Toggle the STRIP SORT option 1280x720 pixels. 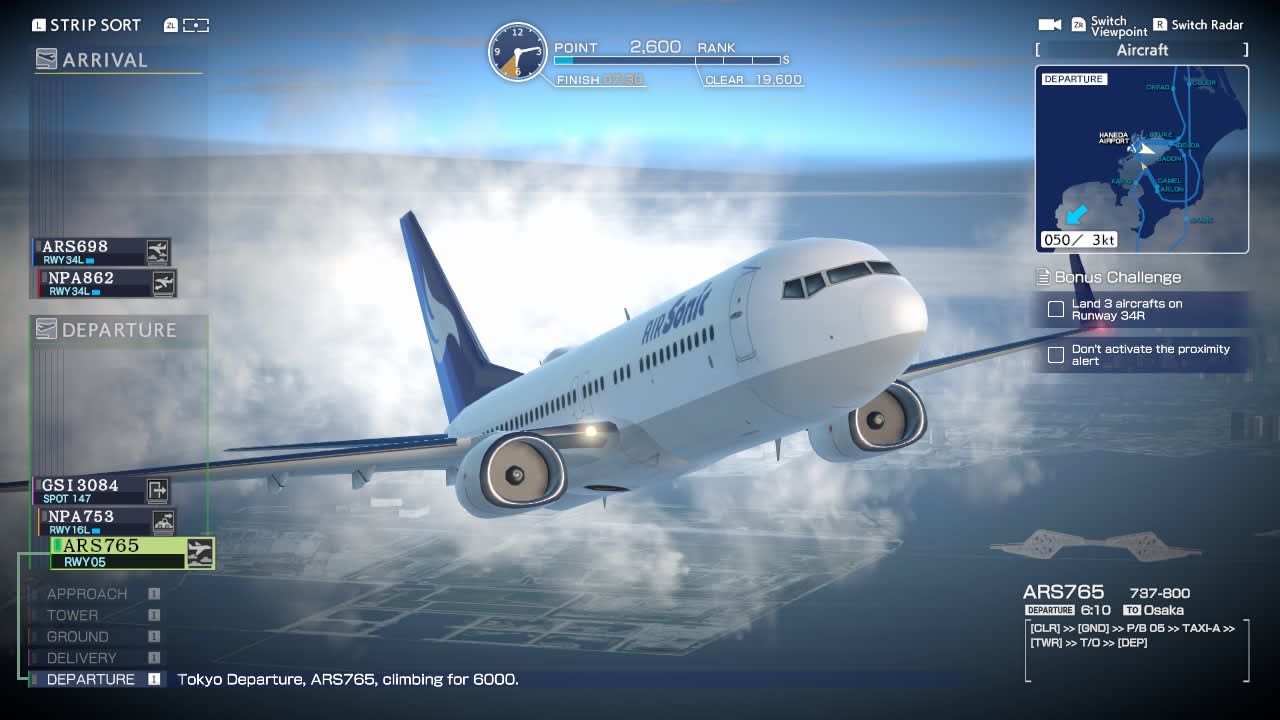click(x=85, y=24)
